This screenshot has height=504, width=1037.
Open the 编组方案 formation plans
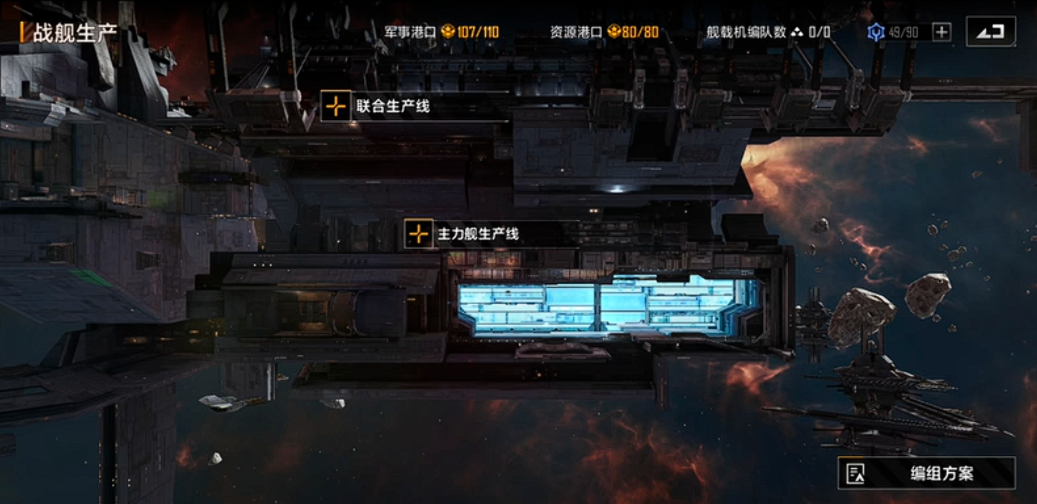click(926, 473)
